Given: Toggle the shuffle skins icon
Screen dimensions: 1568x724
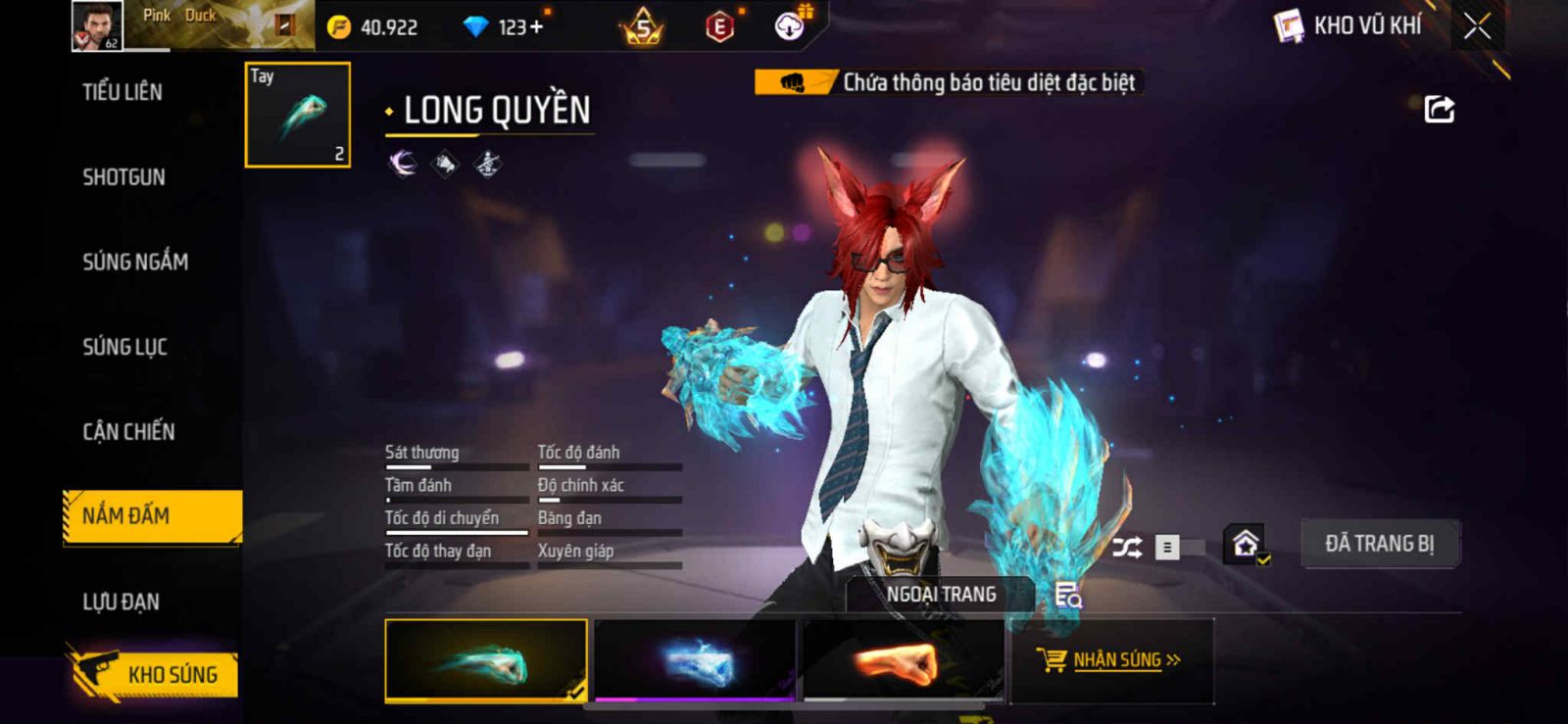Looking at the screenshot, I should (1127, 547).
